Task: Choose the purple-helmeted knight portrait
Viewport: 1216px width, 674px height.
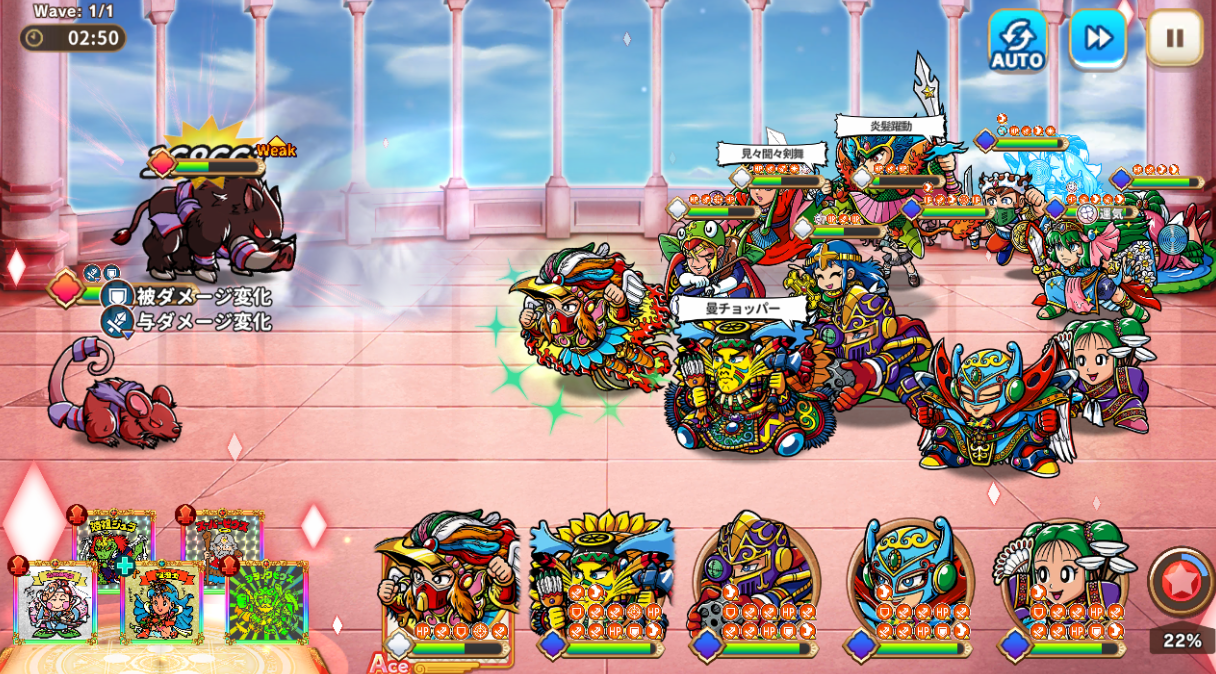Action: 755,582
